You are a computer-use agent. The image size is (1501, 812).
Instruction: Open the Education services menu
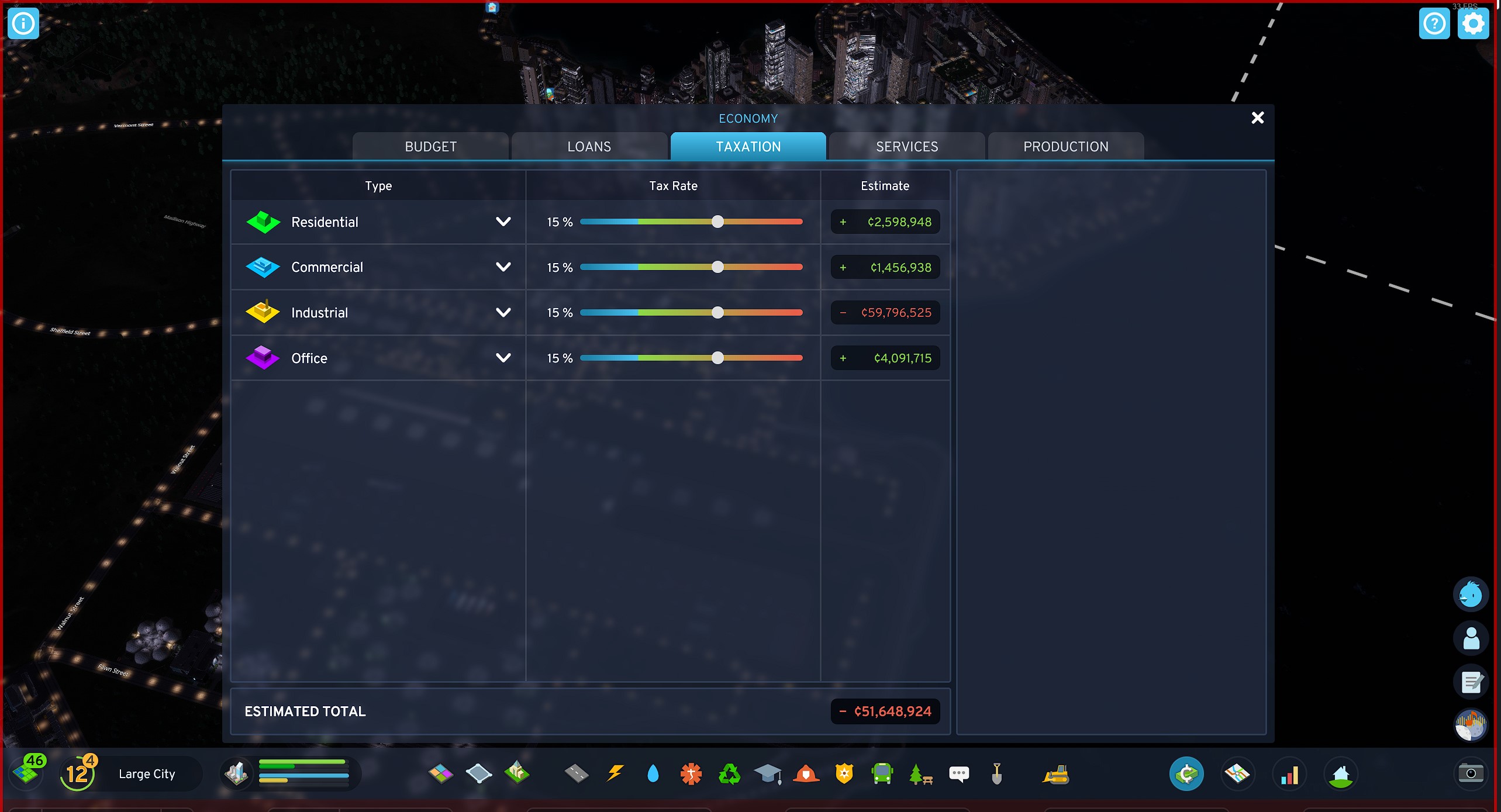(x=767, y=773)
